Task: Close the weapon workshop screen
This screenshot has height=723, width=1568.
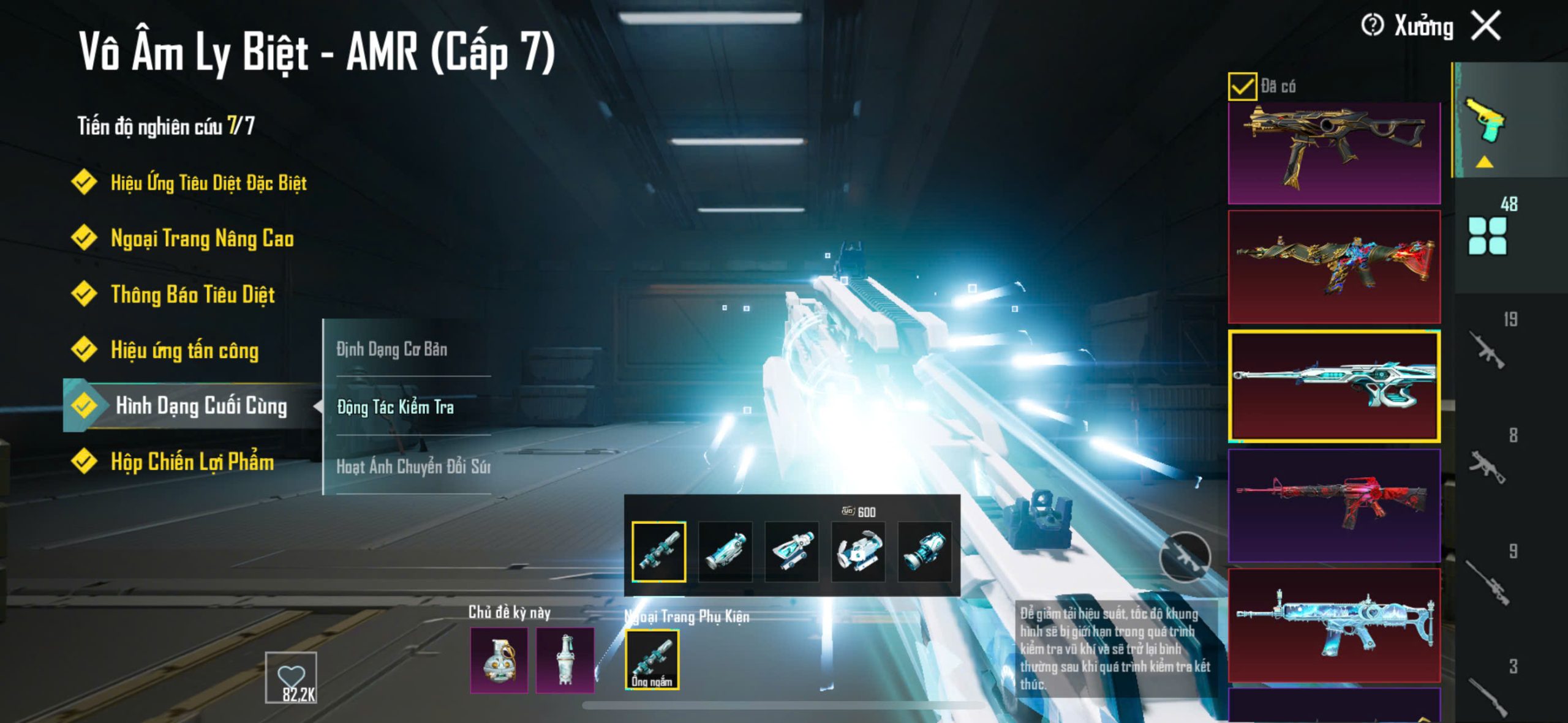Action: [x=1486, y=26]
